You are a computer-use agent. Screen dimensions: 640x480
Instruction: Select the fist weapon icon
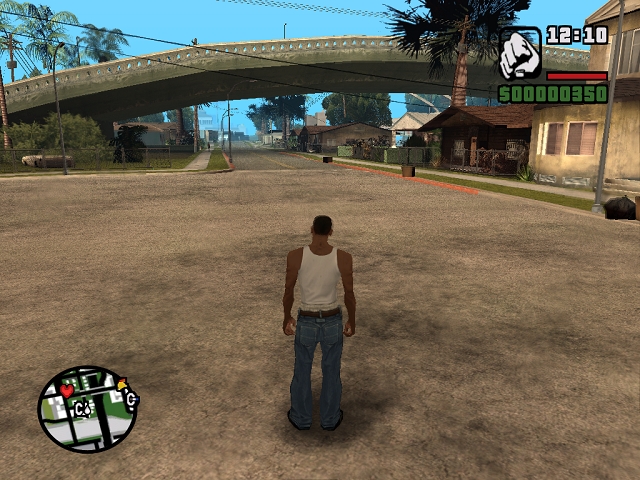click(x=520, y=54)
